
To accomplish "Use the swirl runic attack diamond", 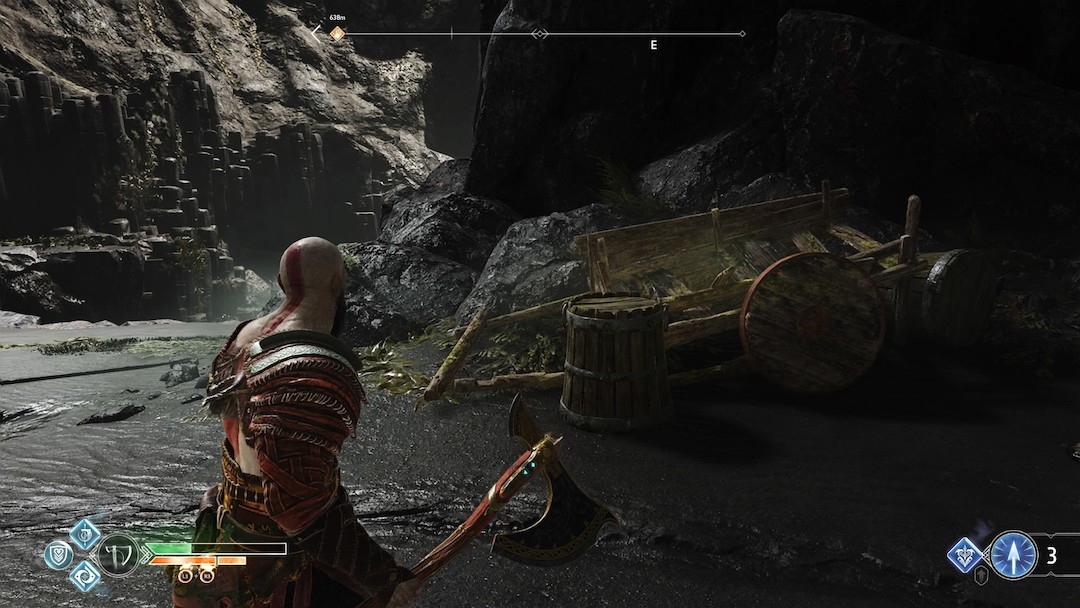I will [x=85, y=574].
